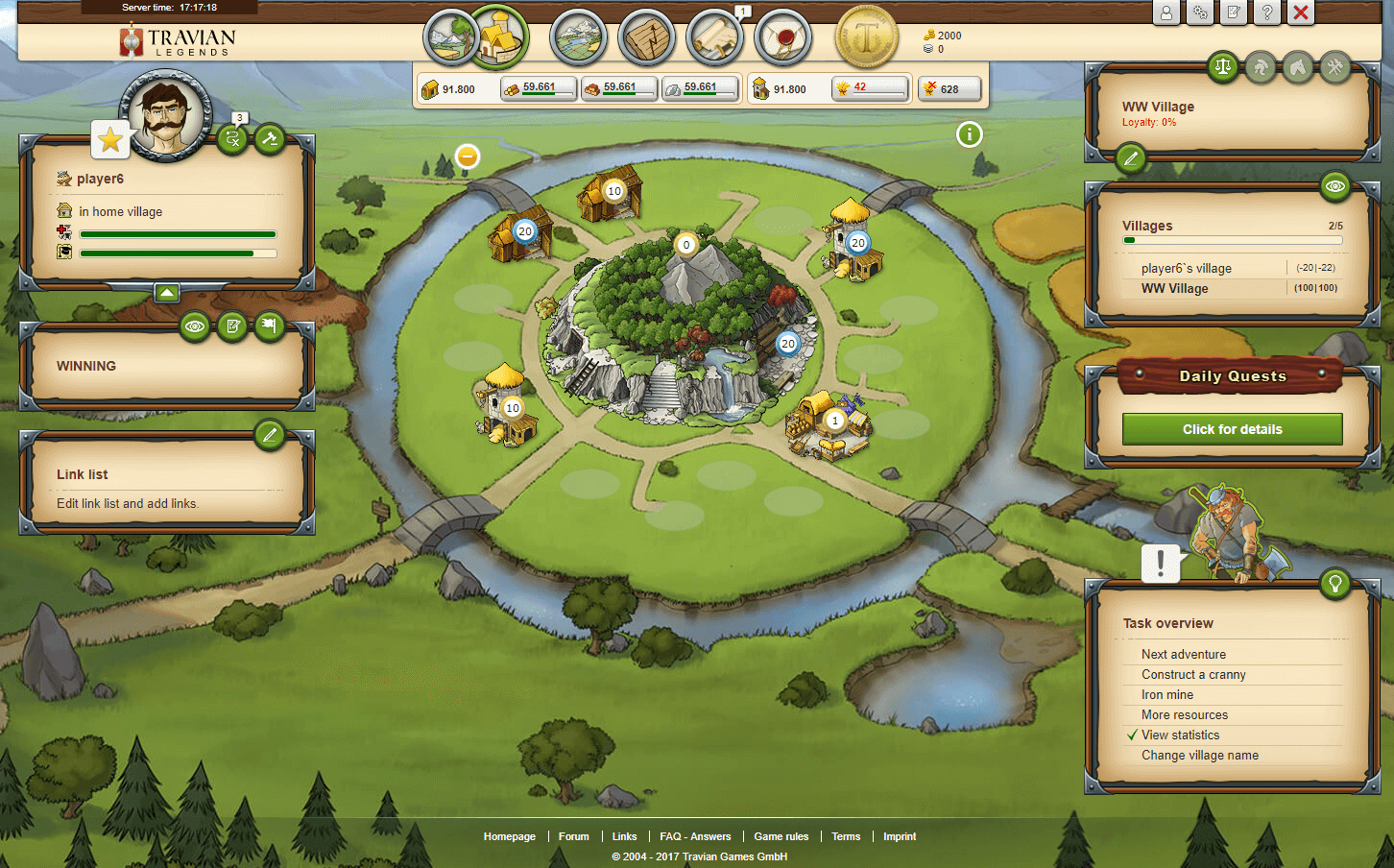Open the resource fields view
The width and height of the screenshot is (1394, 868).
pyautogui.click(x=449, y=38)
